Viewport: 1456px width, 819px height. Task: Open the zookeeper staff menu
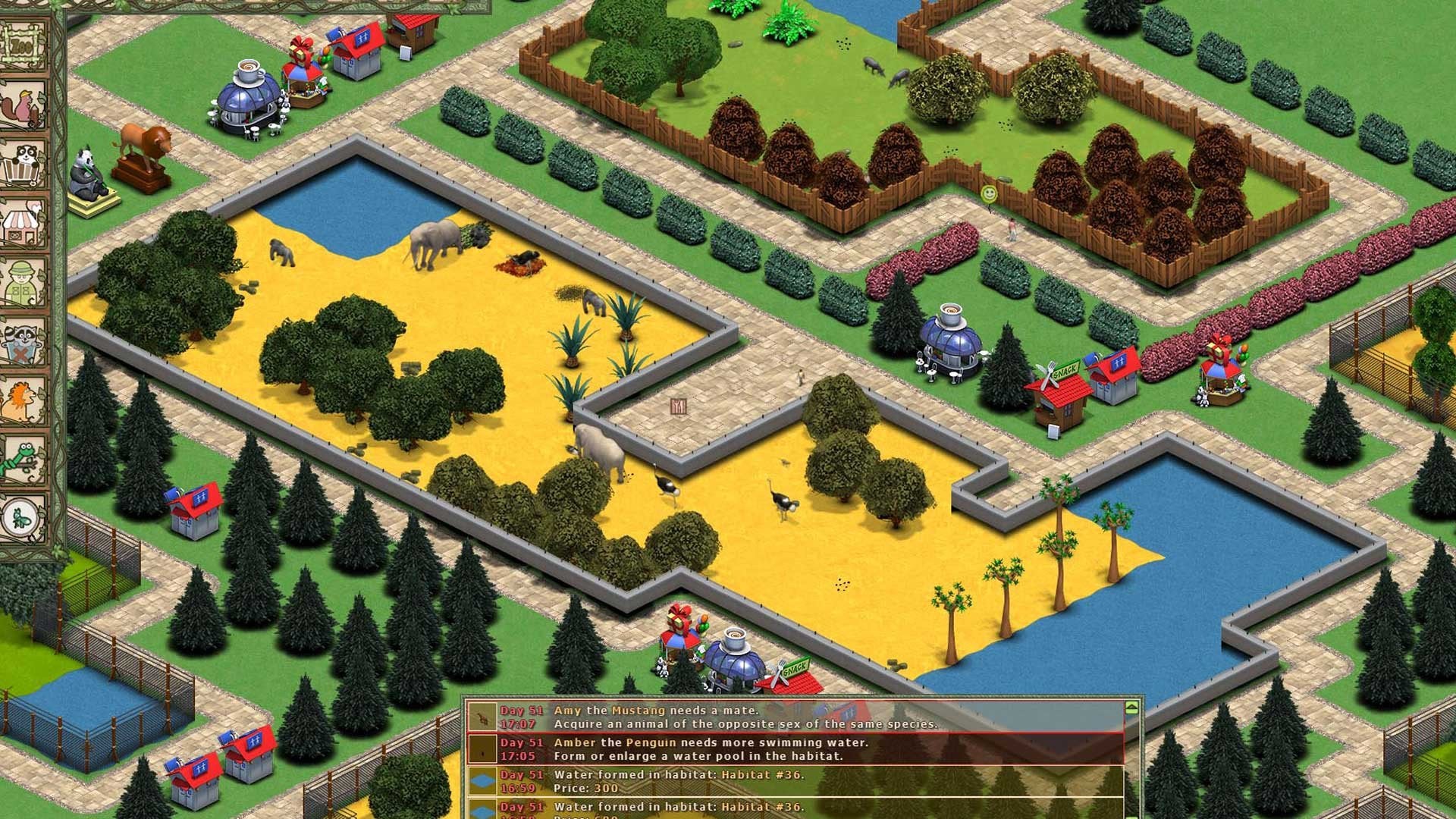(24, 282)
